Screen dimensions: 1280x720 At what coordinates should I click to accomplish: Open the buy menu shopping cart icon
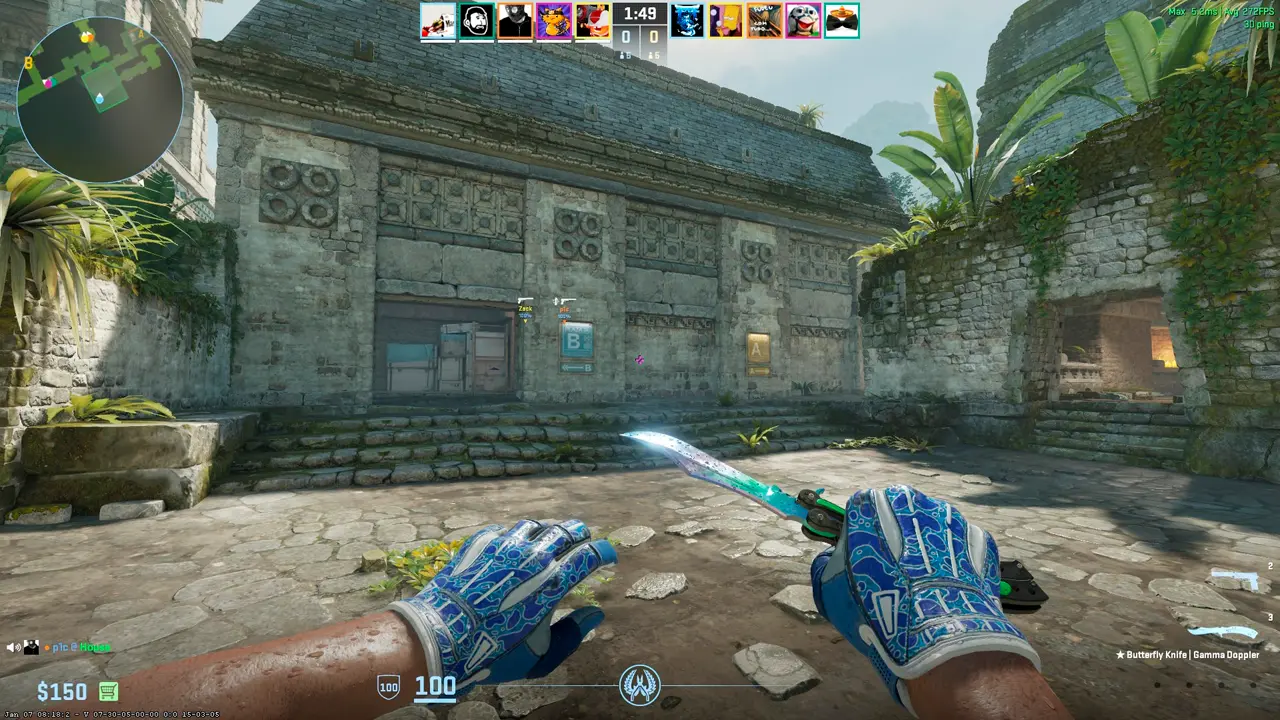108,691
